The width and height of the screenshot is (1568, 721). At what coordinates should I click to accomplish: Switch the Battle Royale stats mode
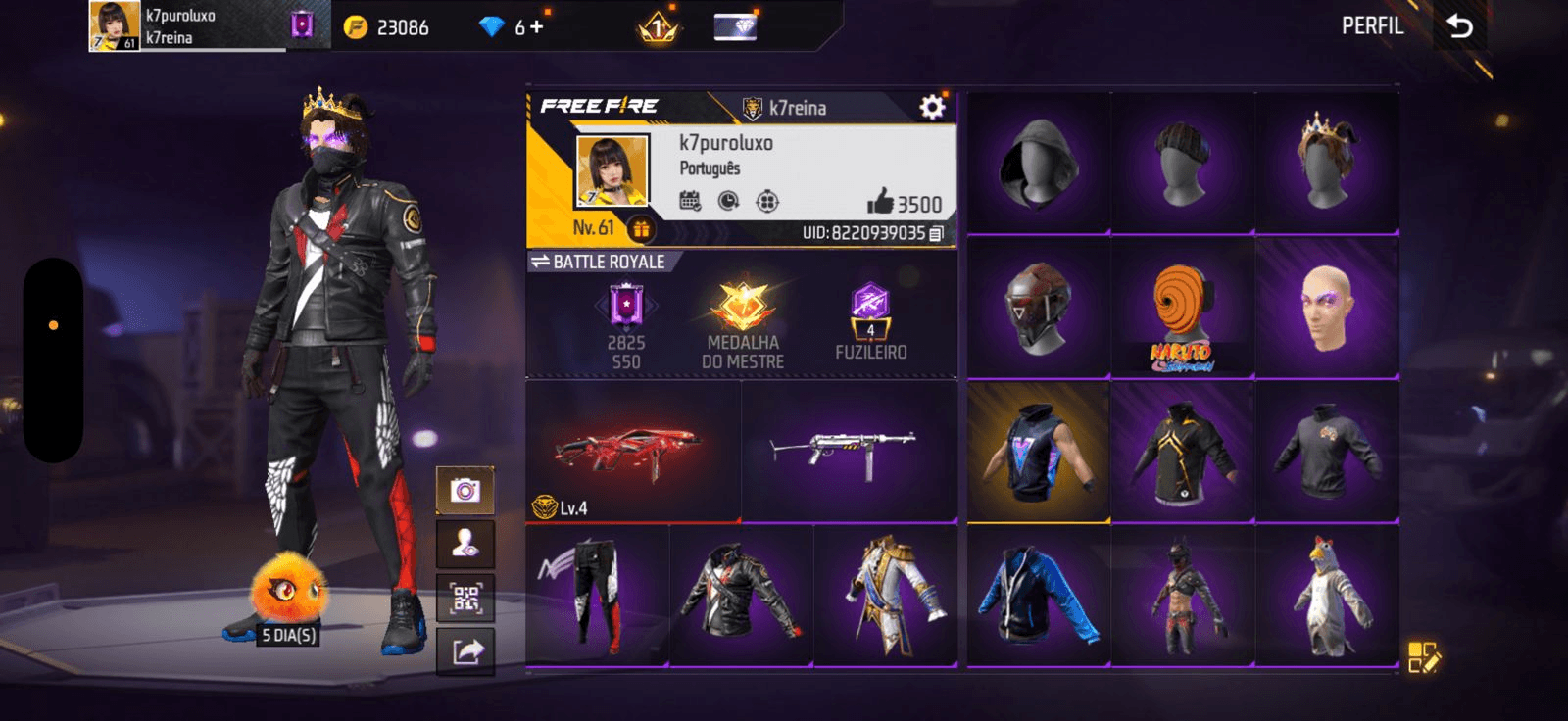(540, 262)
